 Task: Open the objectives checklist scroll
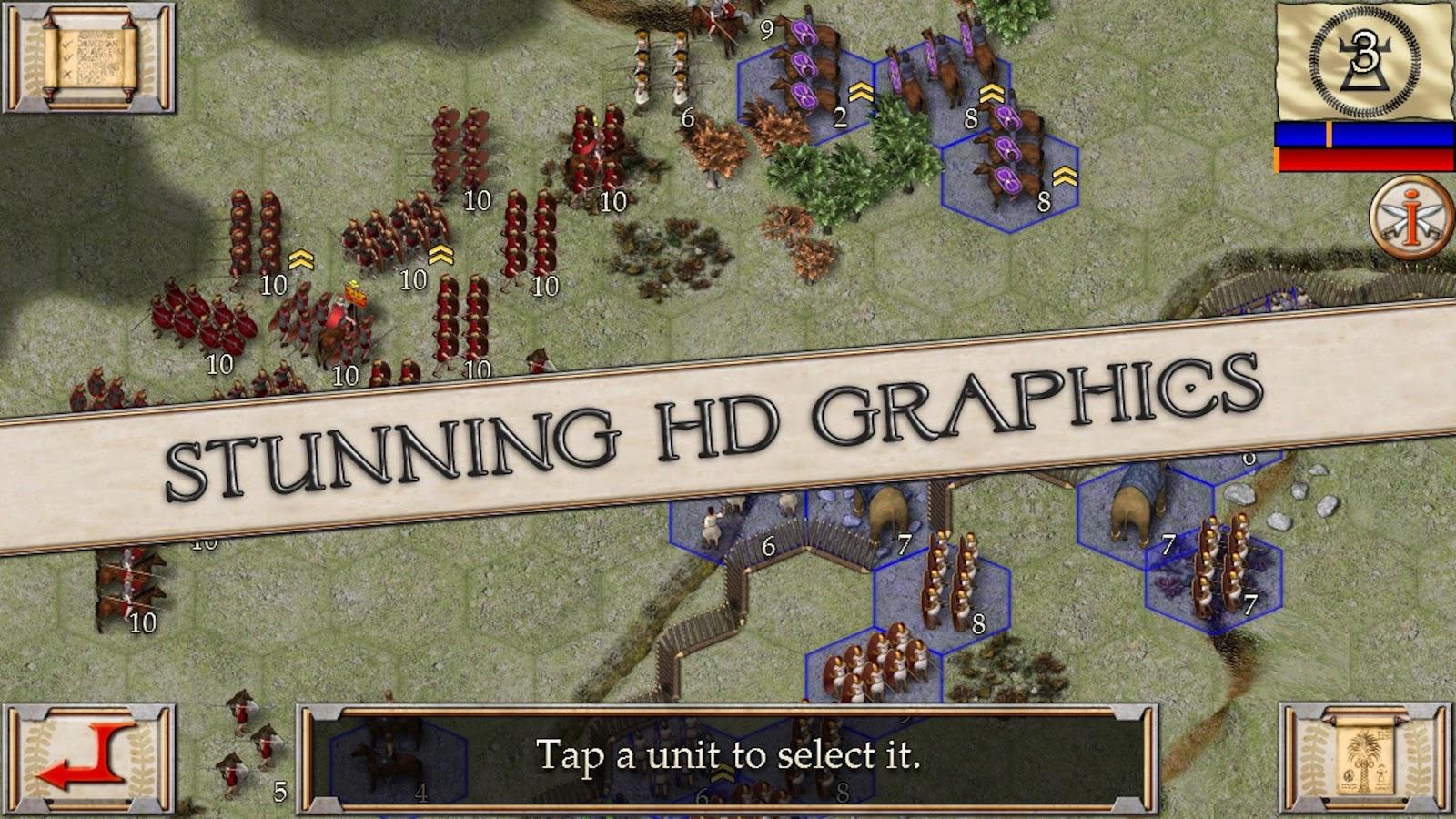tap(86, 56)
